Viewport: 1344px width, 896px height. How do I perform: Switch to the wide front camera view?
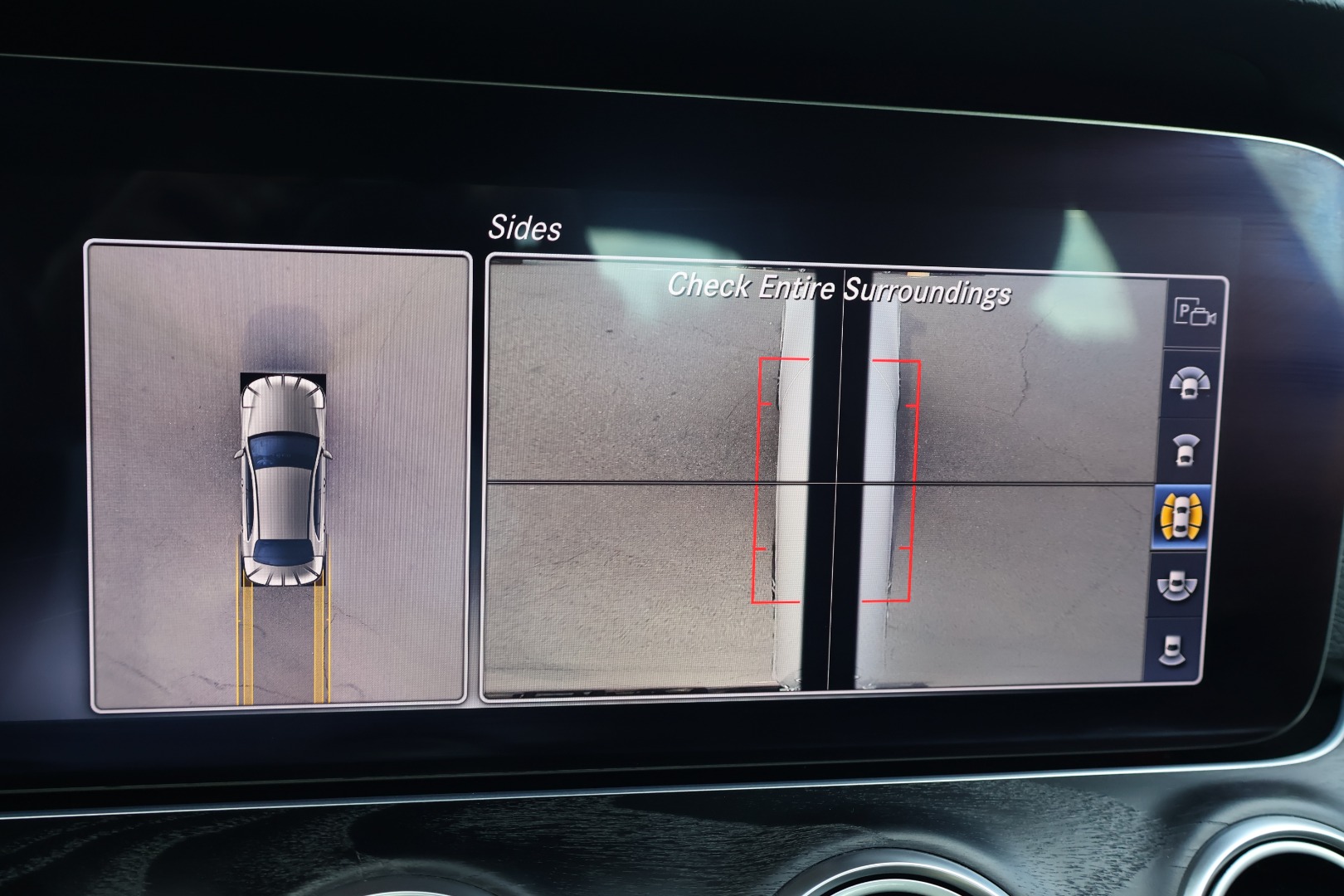1190,383
